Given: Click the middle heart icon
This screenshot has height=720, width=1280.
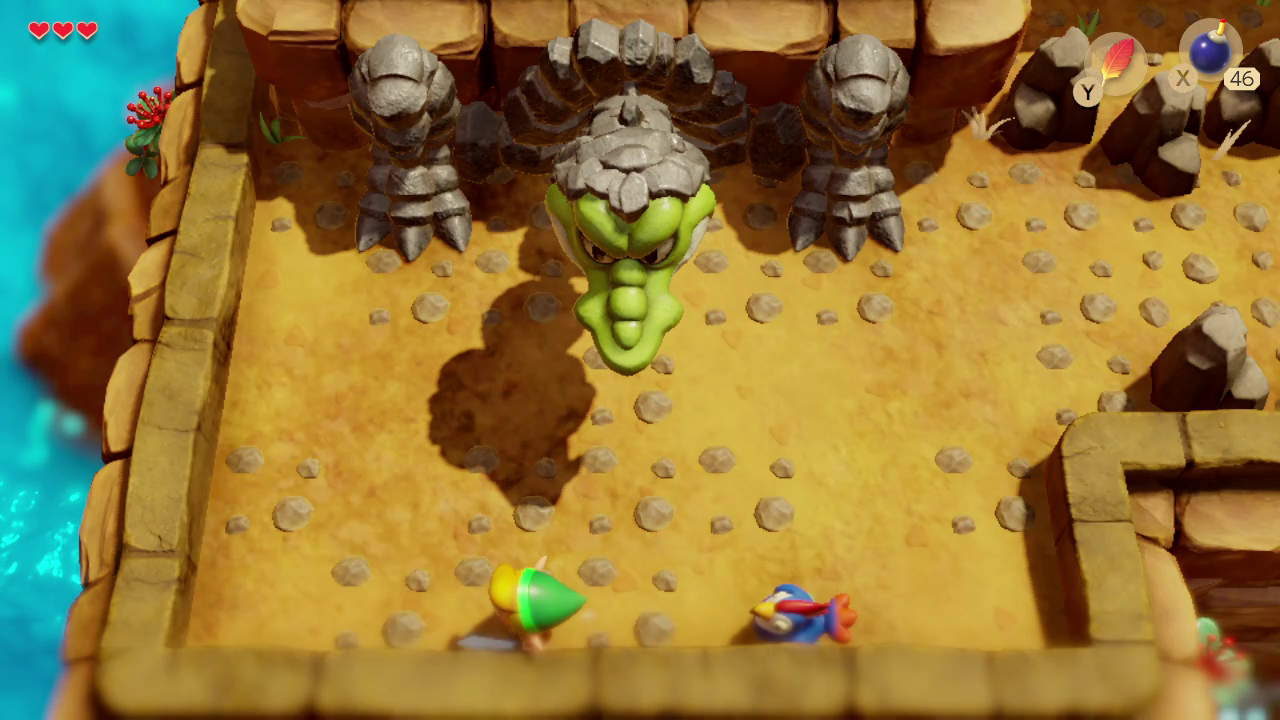Looking at the screenshot, I should (62, 31).
